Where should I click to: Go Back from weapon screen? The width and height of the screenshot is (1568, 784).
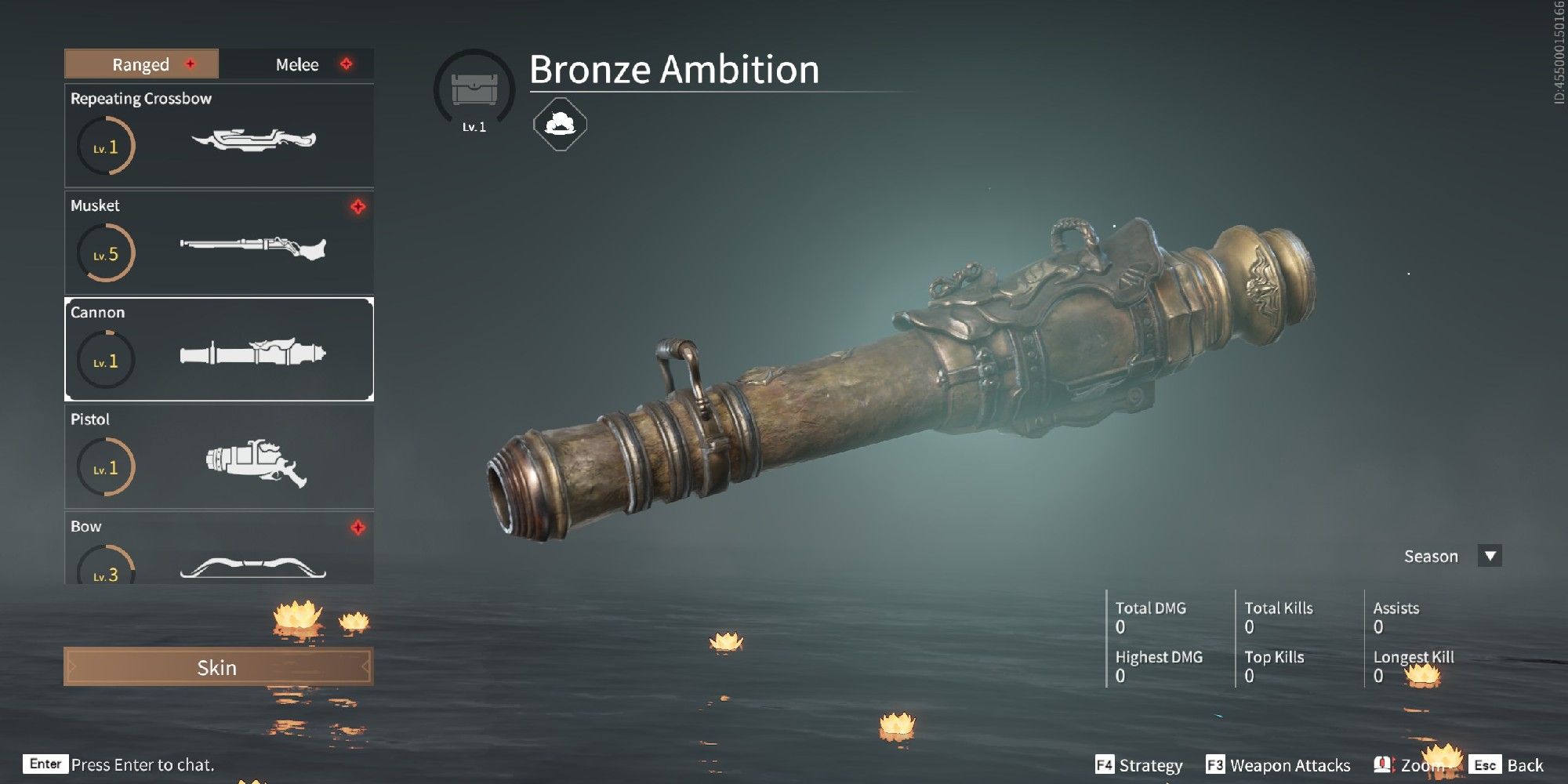[1508, 765]
